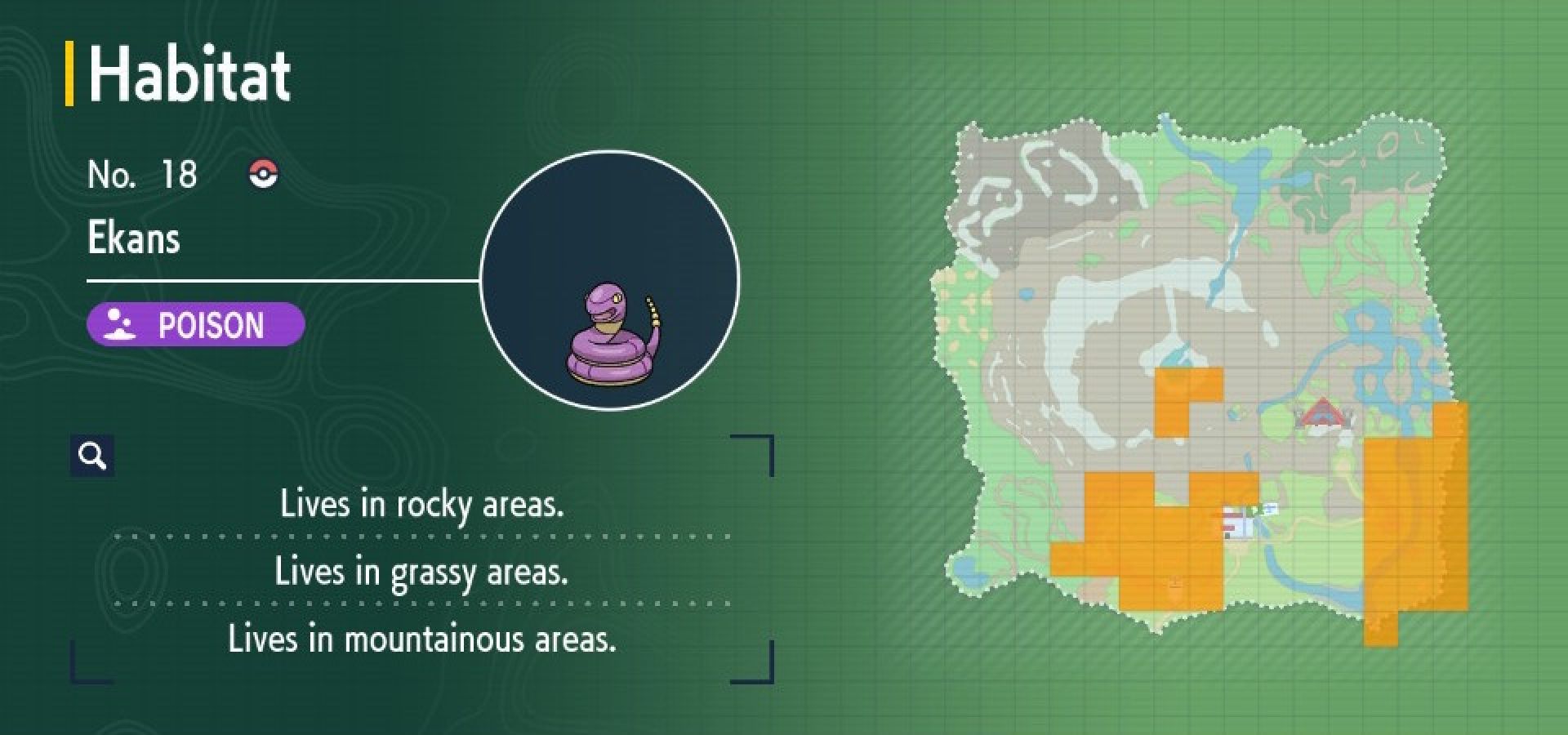Click the Poison-type silhouette icon on the badge
1568x735 pixels.
(119, 326)
